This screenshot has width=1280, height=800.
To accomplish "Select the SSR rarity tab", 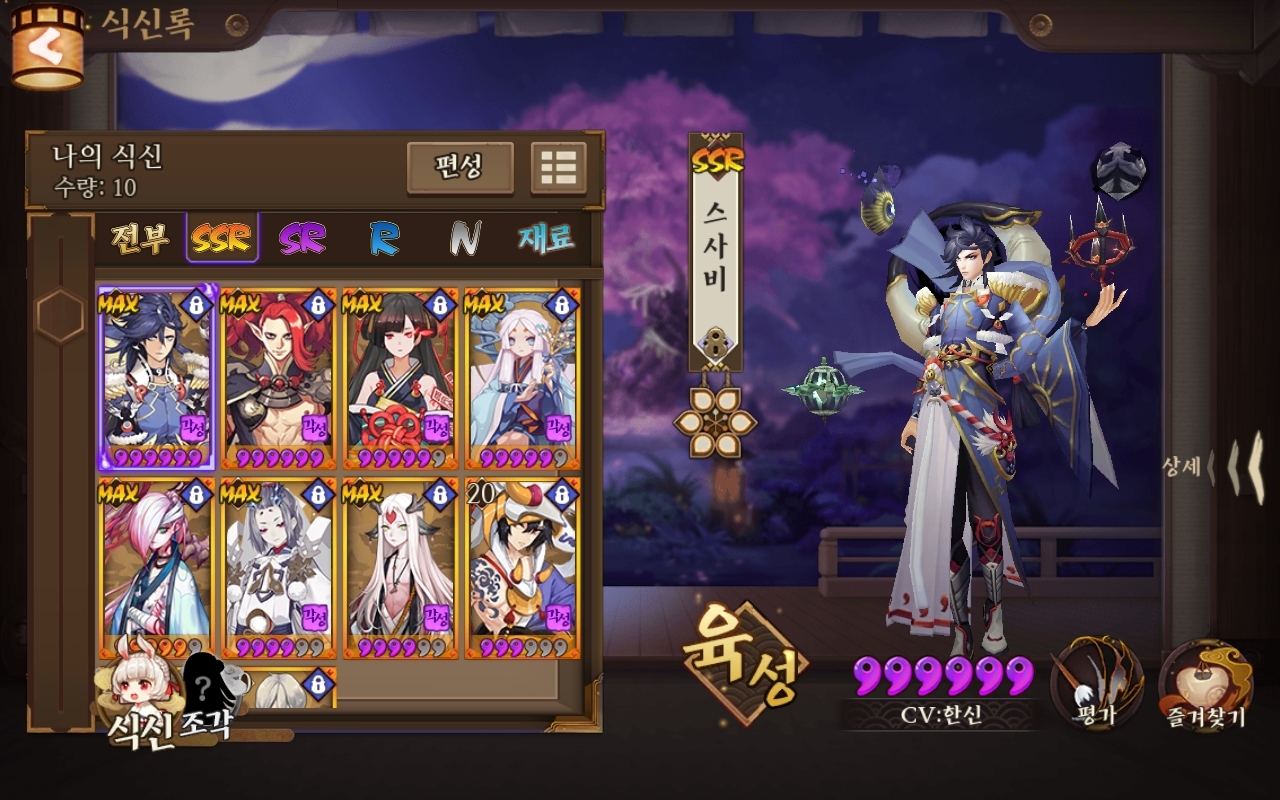I will 222,238.
